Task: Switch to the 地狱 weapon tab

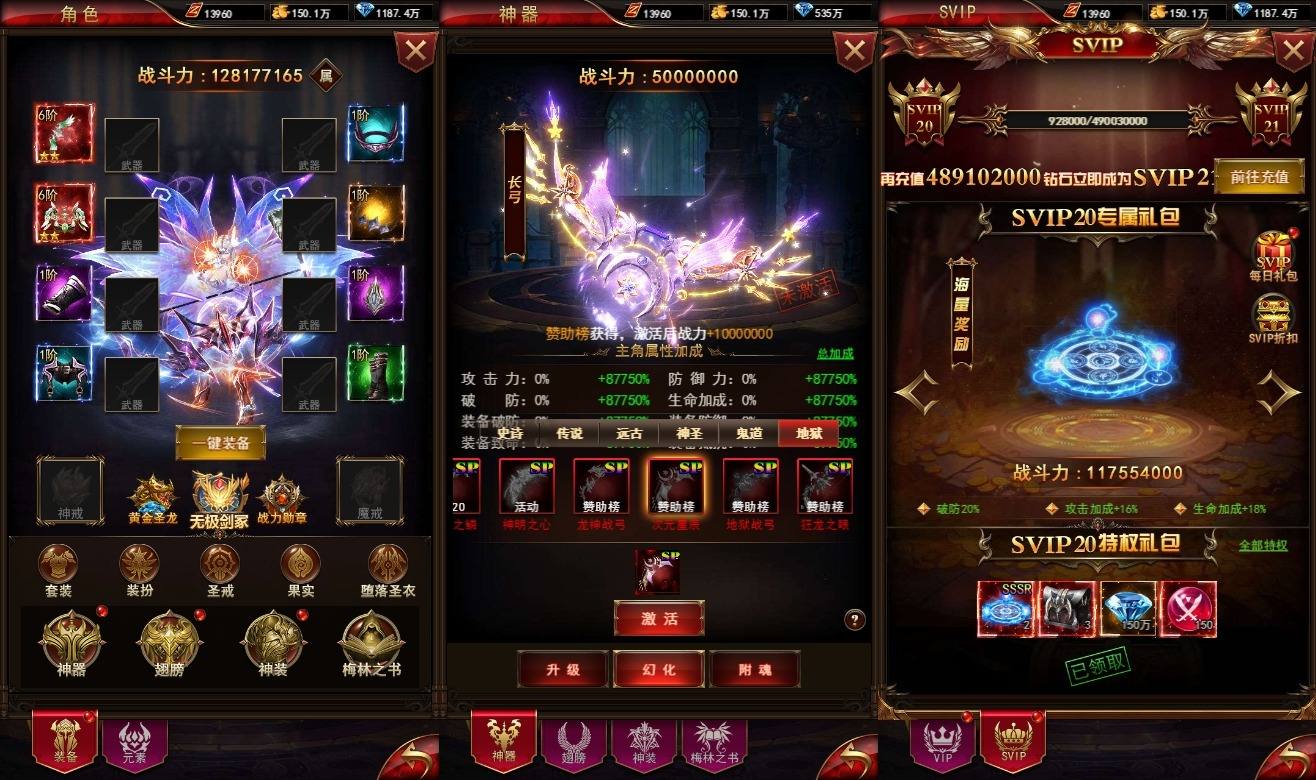Action: tap(808, 433)
